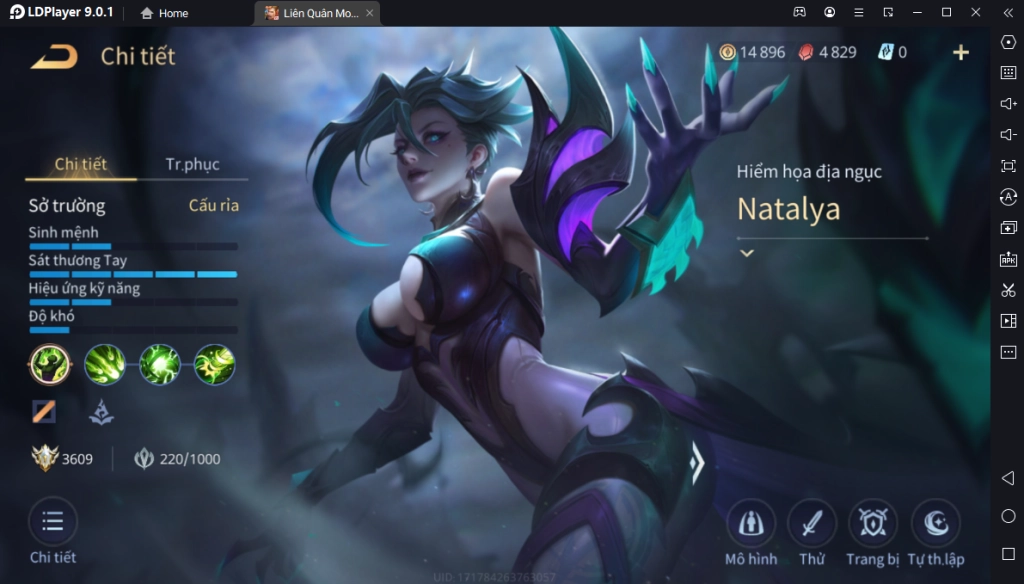Close the Liên Quân Mobile tab
Image resolution: width=1024 pixels, height=584 pixels.
click(x=369, y=13)
